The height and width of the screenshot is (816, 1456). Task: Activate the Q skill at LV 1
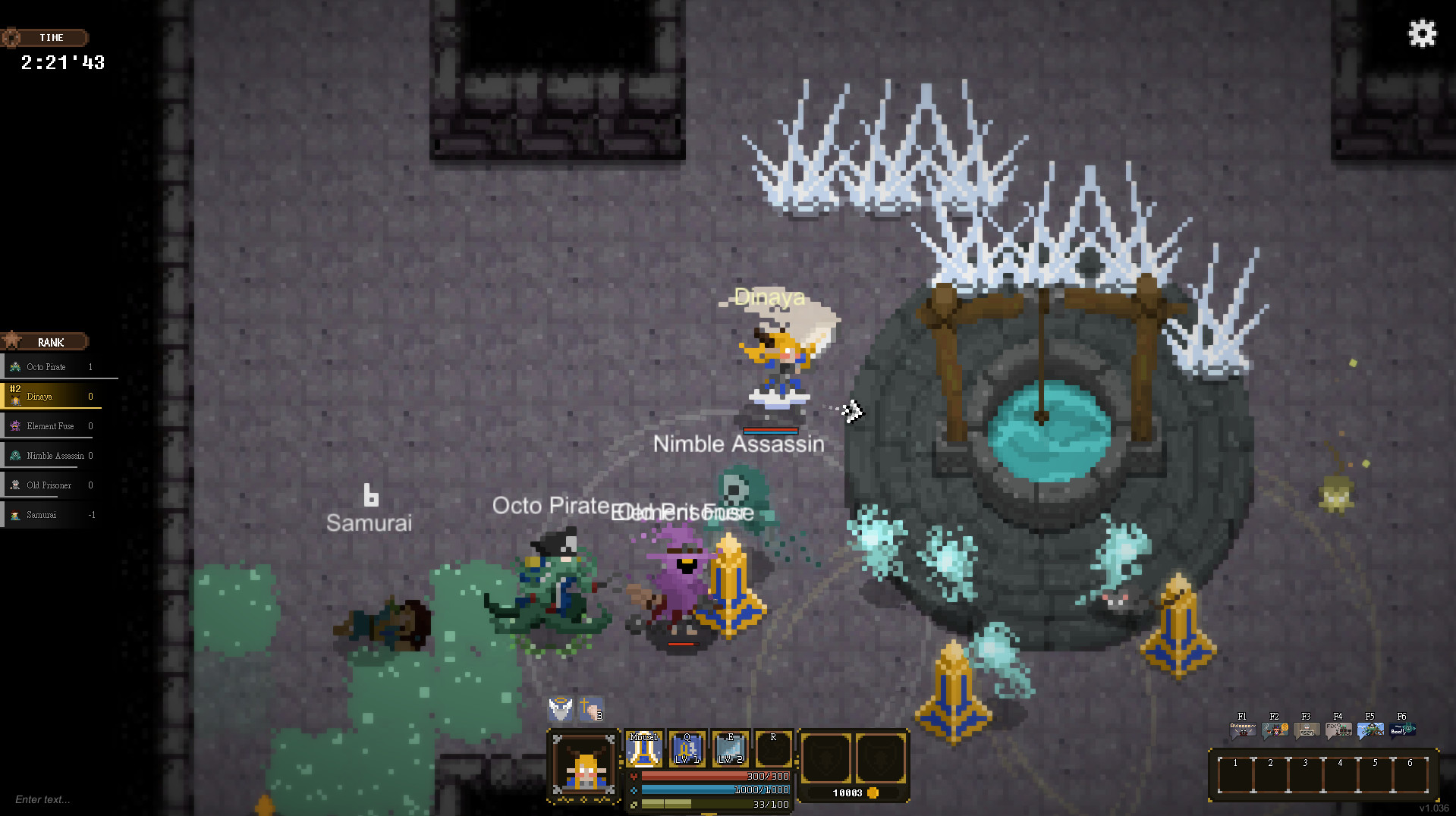coord(687,749)
